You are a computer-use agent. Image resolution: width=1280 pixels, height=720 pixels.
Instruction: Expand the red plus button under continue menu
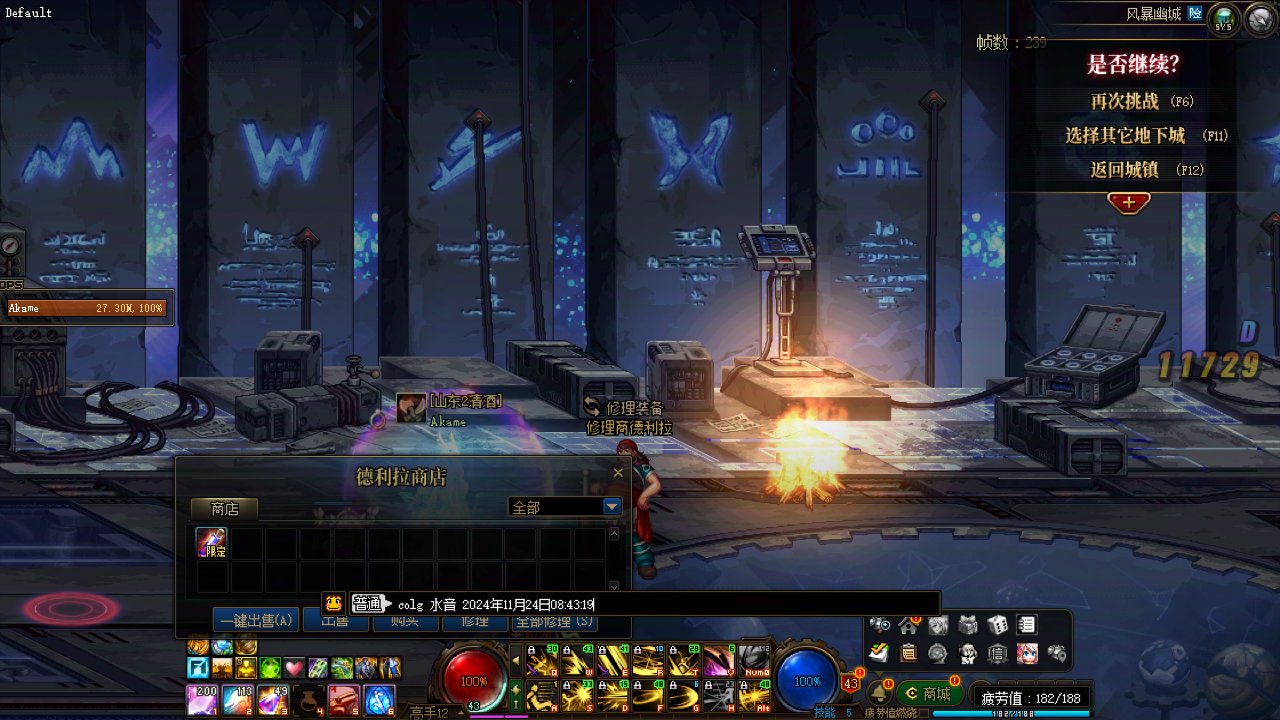[x=1129, y=203]
